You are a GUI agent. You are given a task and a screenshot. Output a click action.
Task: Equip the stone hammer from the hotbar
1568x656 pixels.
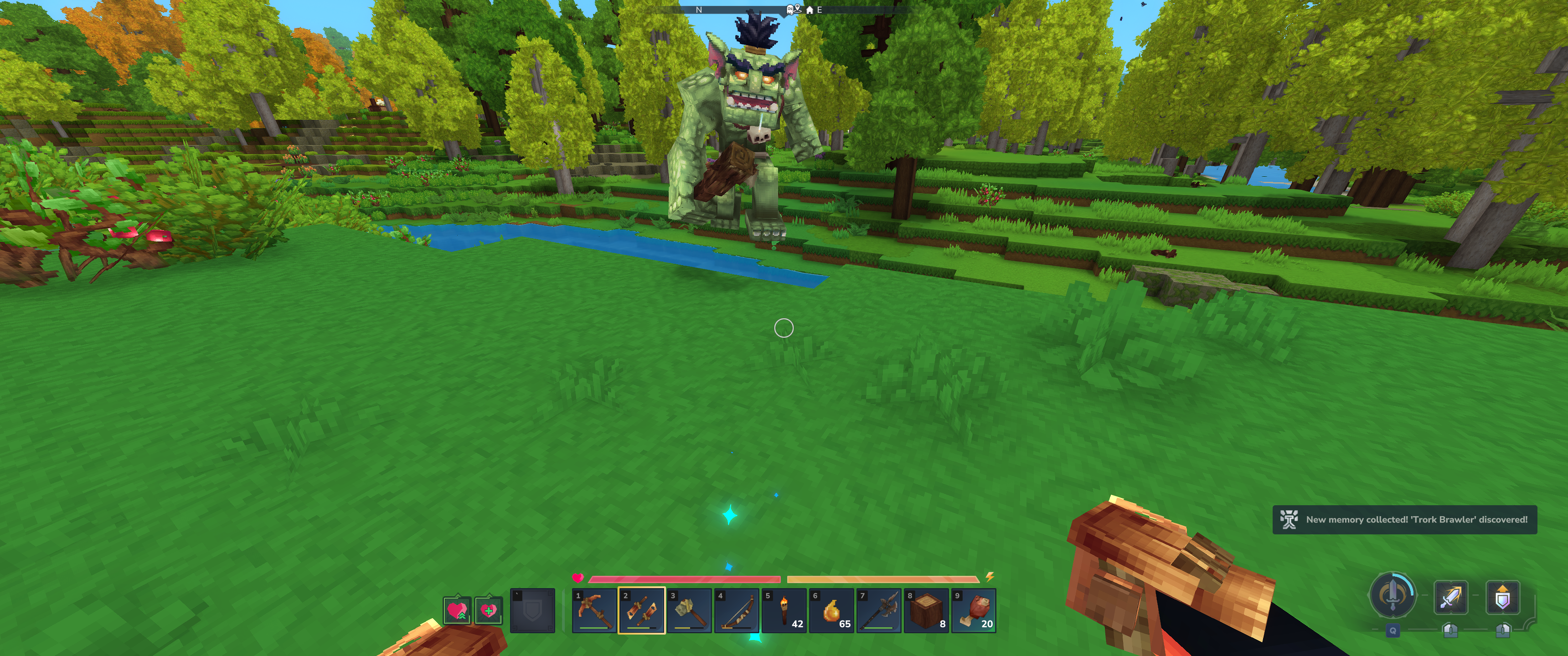(x=689, y=610)
